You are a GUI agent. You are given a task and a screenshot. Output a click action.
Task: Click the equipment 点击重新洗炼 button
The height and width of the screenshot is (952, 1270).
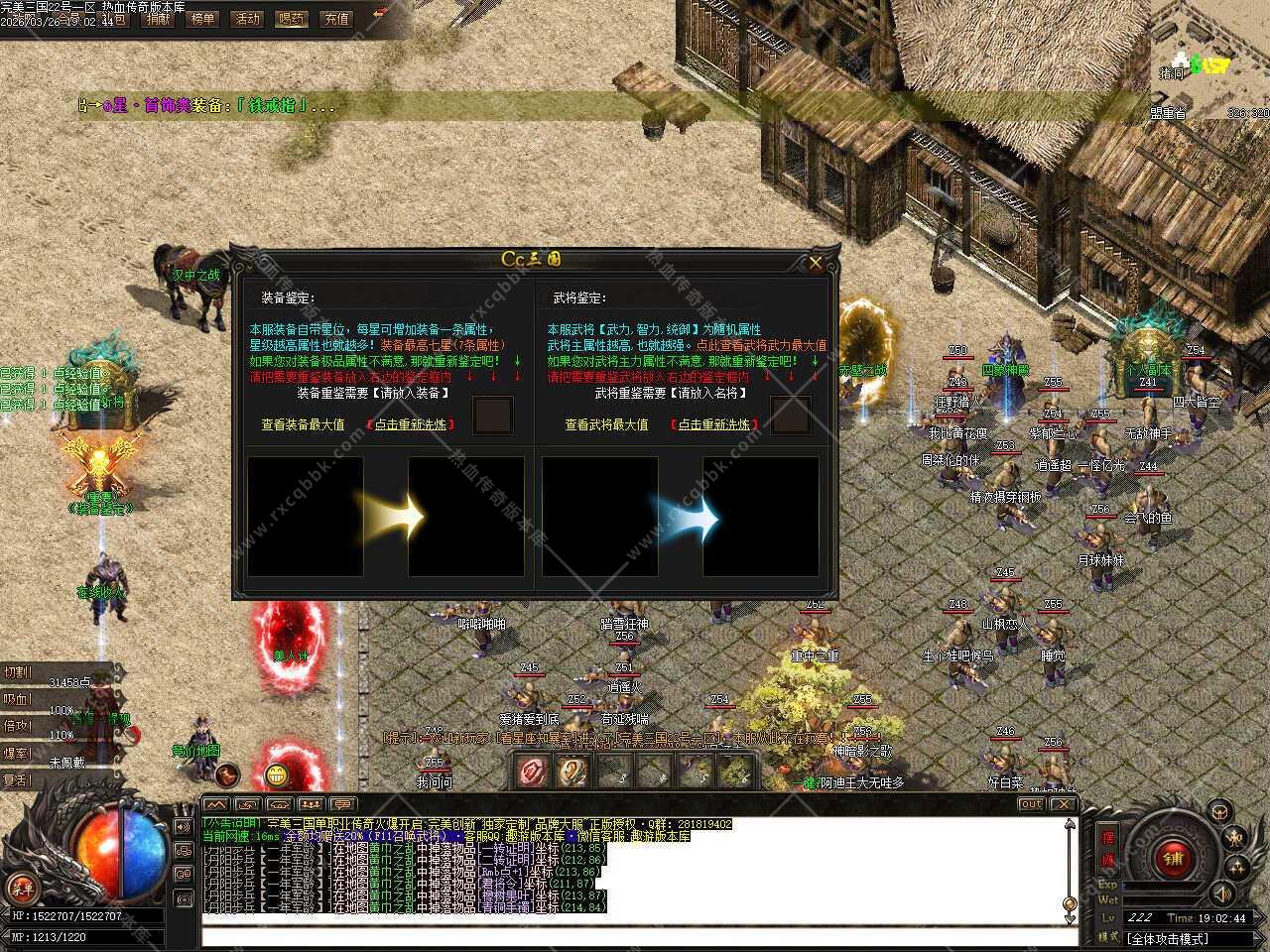412,424
